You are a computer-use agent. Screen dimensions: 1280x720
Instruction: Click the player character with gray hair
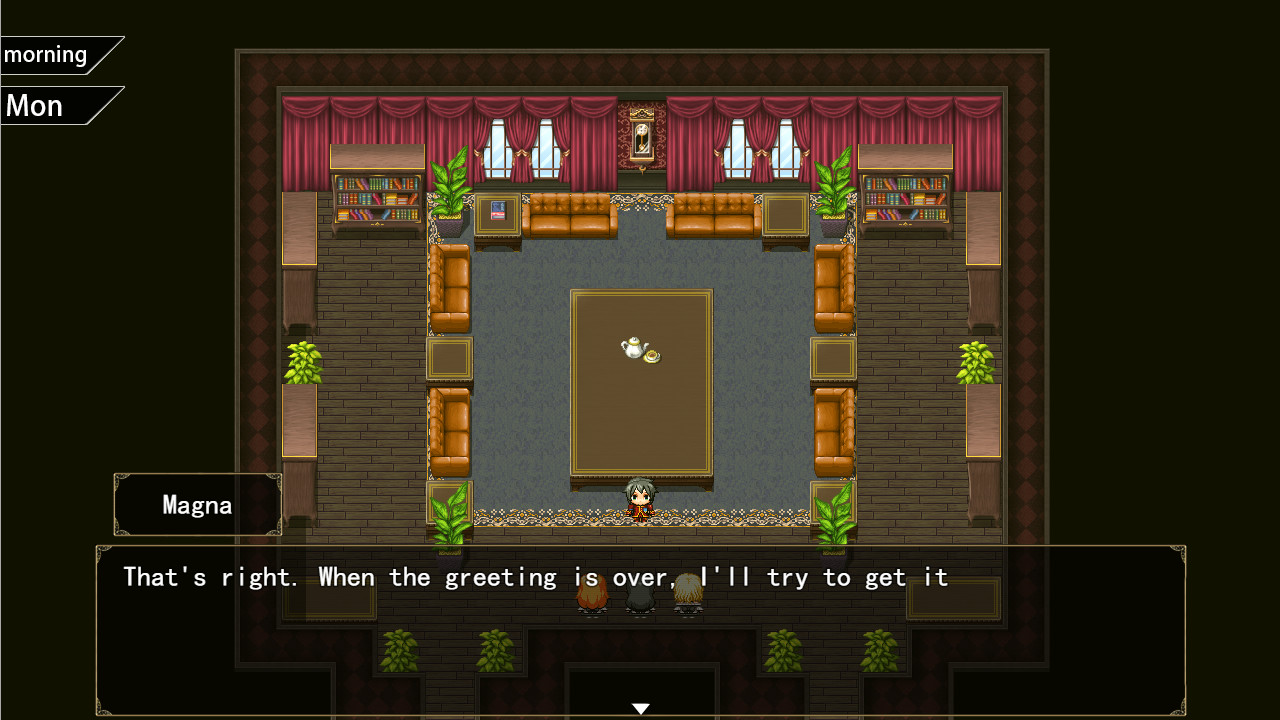pyautogui.click(x=640, y=497)
